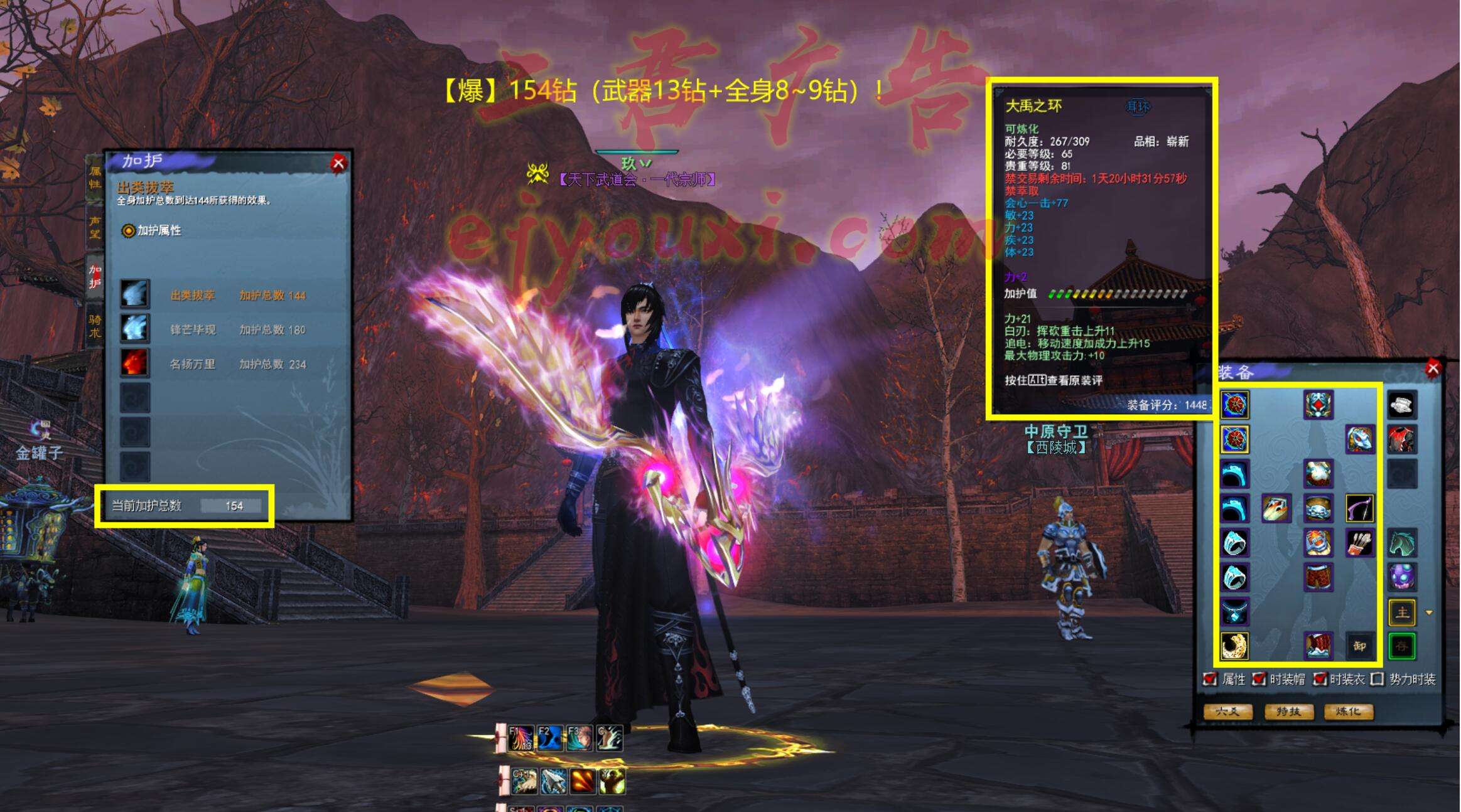Uncheck the 时装帽 fashion hat option
This screenshot has height=812, width=1461.
tap(1258, 679)
